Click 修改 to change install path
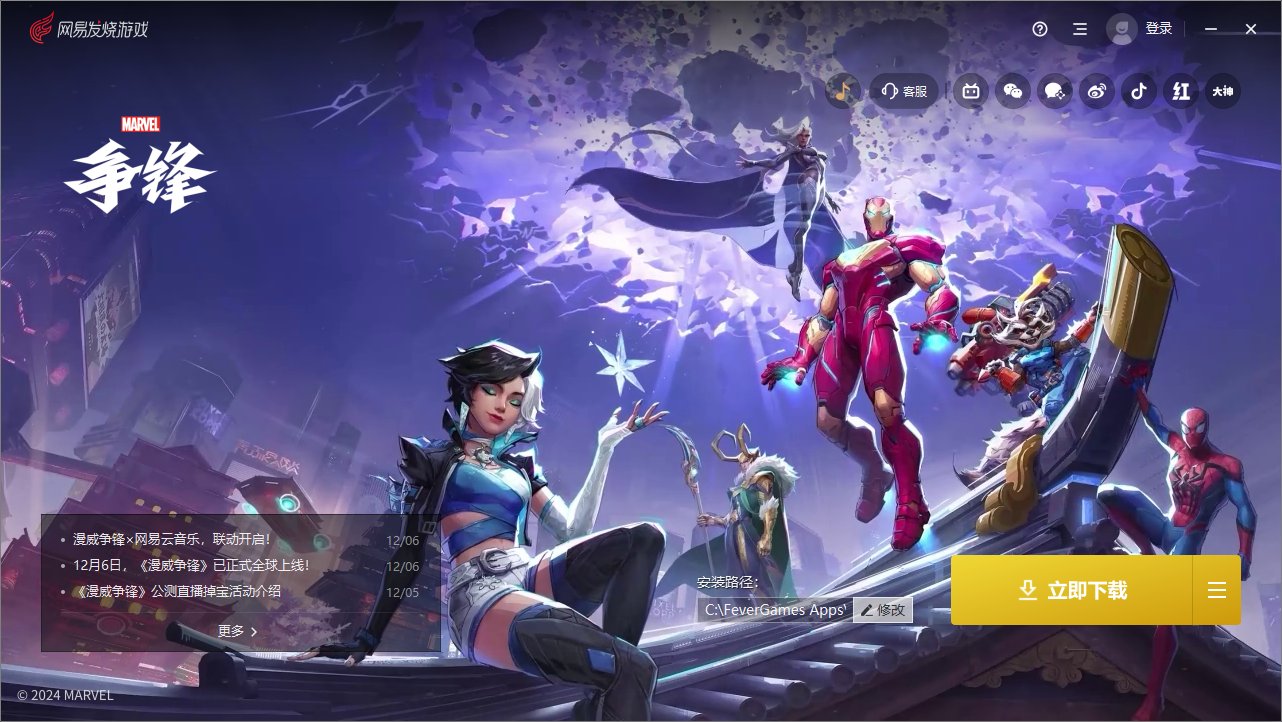 882,610
